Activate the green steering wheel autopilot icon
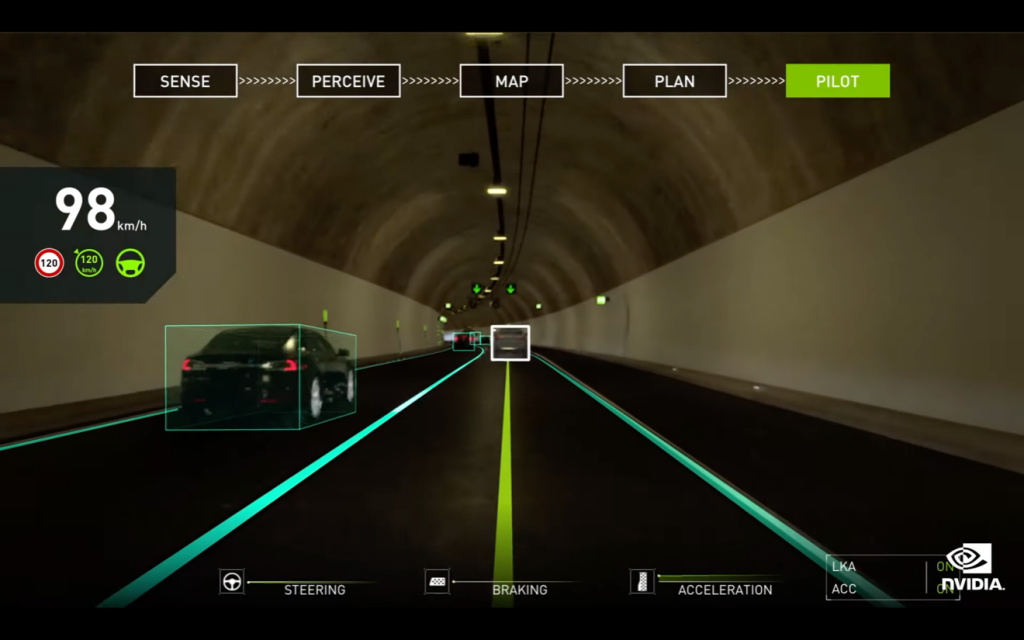The width and height of the screenshot is (1024, 640). pos(130,263)
